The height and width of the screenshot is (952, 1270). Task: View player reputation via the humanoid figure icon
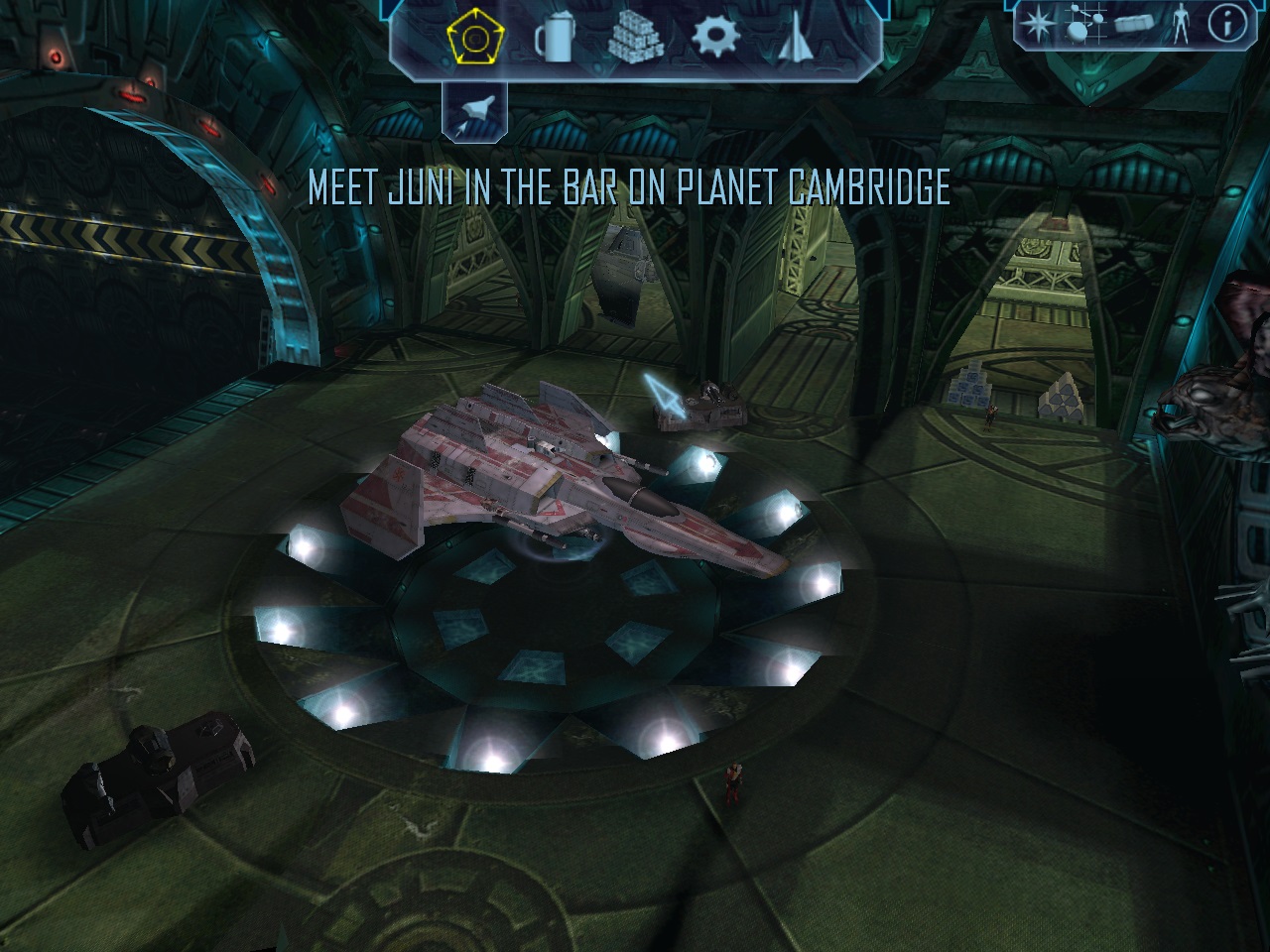pos(1181,24)
